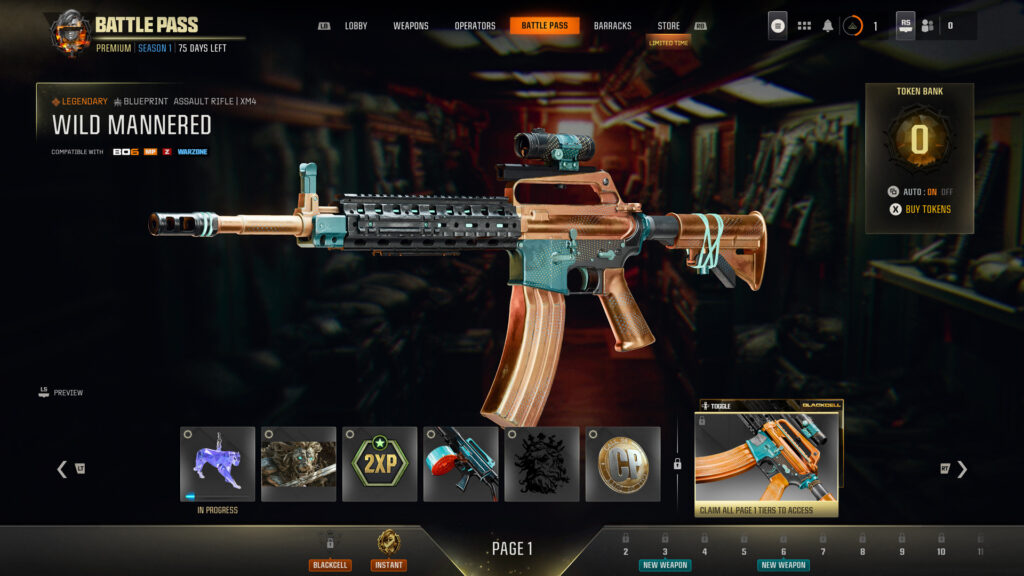
Task: Select the Battle Pass tab
Action: (544, 26)
